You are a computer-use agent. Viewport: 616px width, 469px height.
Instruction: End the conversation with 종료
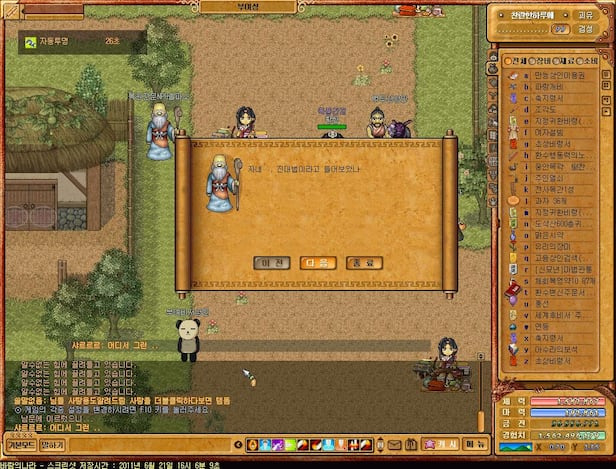point(358,263)
